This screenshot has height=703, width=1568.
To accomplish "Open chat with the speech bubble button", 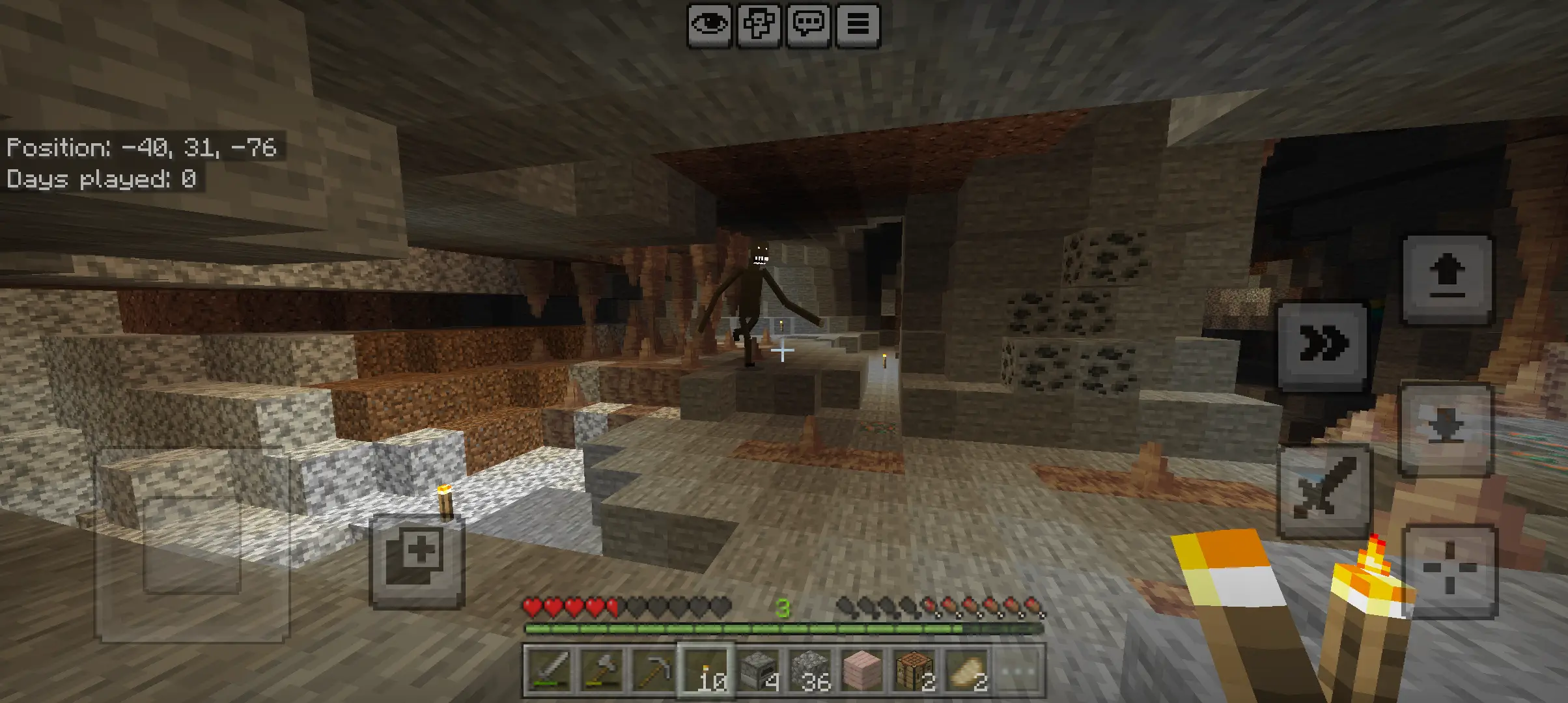I will 808,25.
